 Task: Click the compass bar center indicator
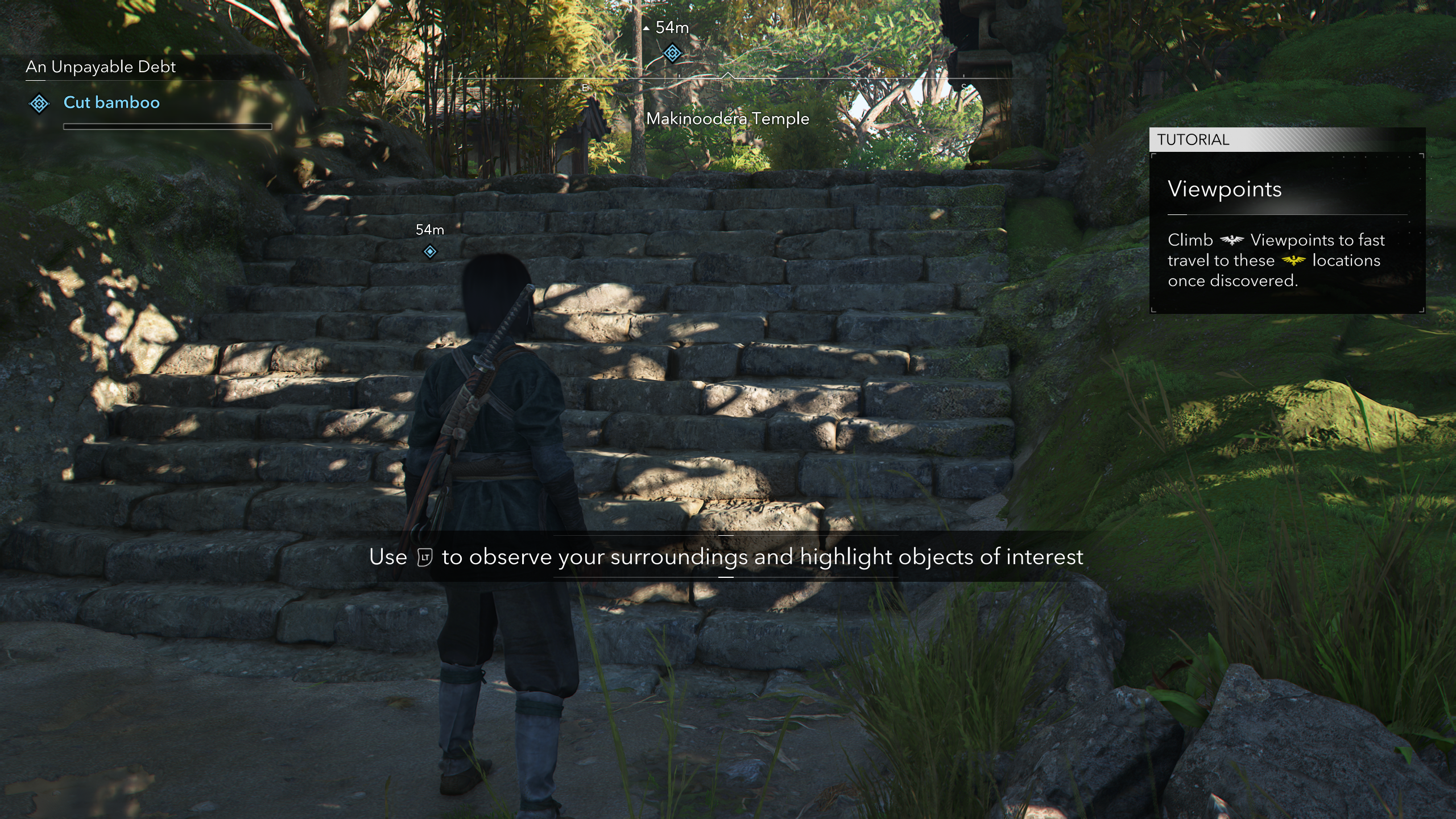(727, 76)
